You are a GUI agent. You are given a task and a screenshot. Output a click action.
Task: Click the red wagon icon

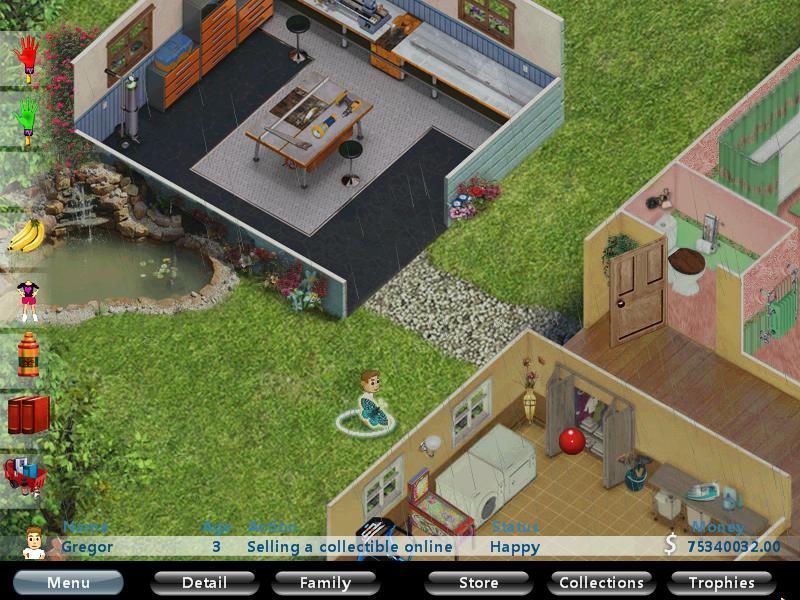(25, 473)
